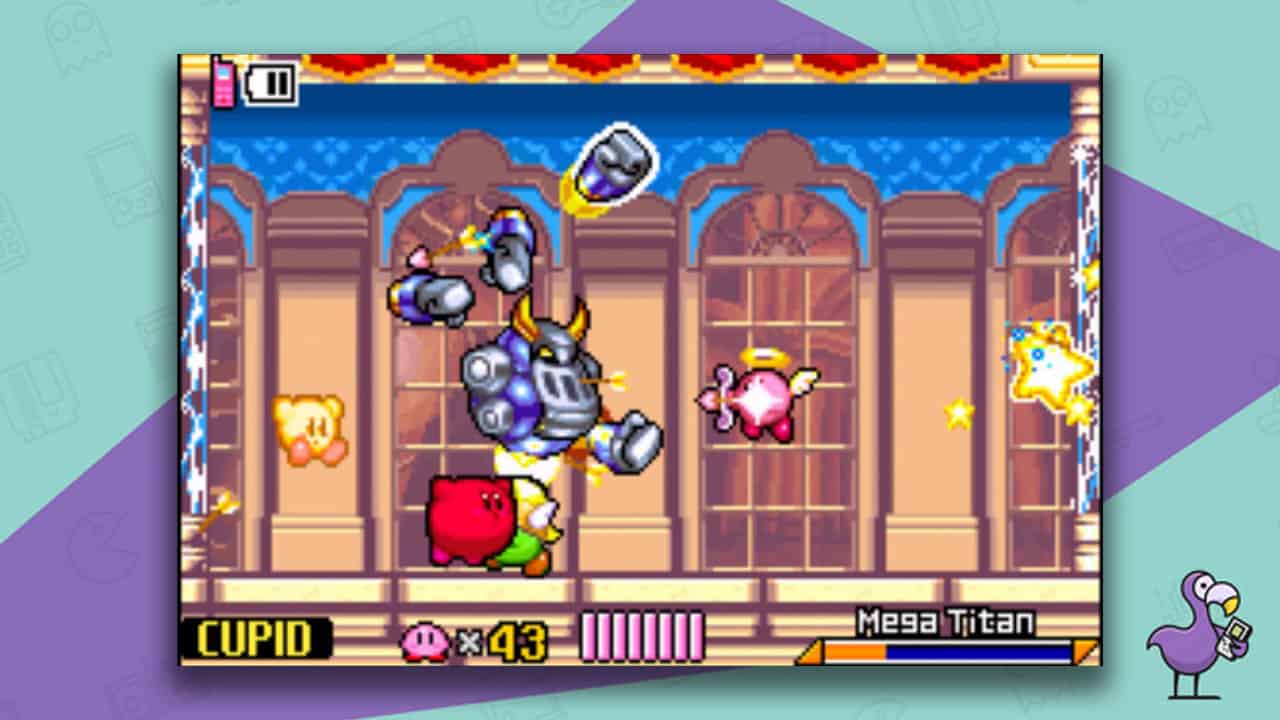Toggle the pause icon in the top bar
This screenshot has height=720, width=1280.
click(x=272, y=81)
